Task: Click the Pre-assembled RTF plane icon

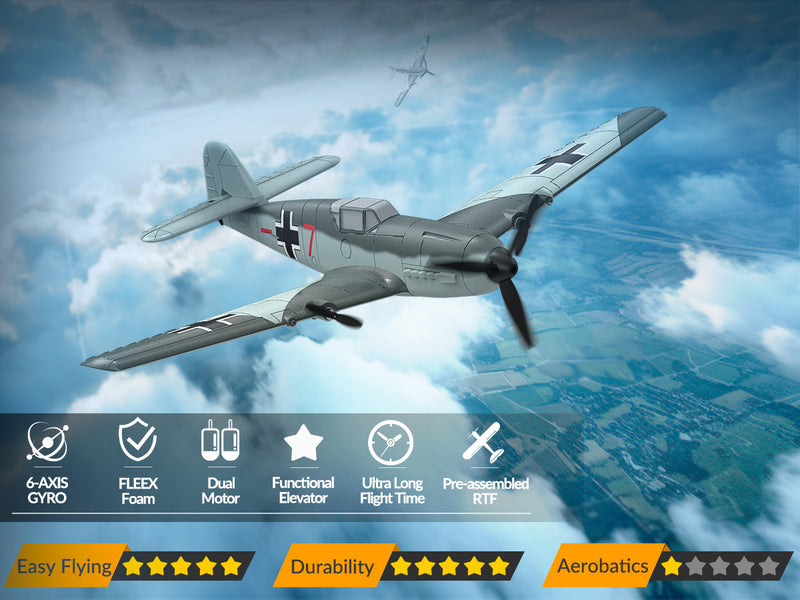Action: [x=482, y=442]
